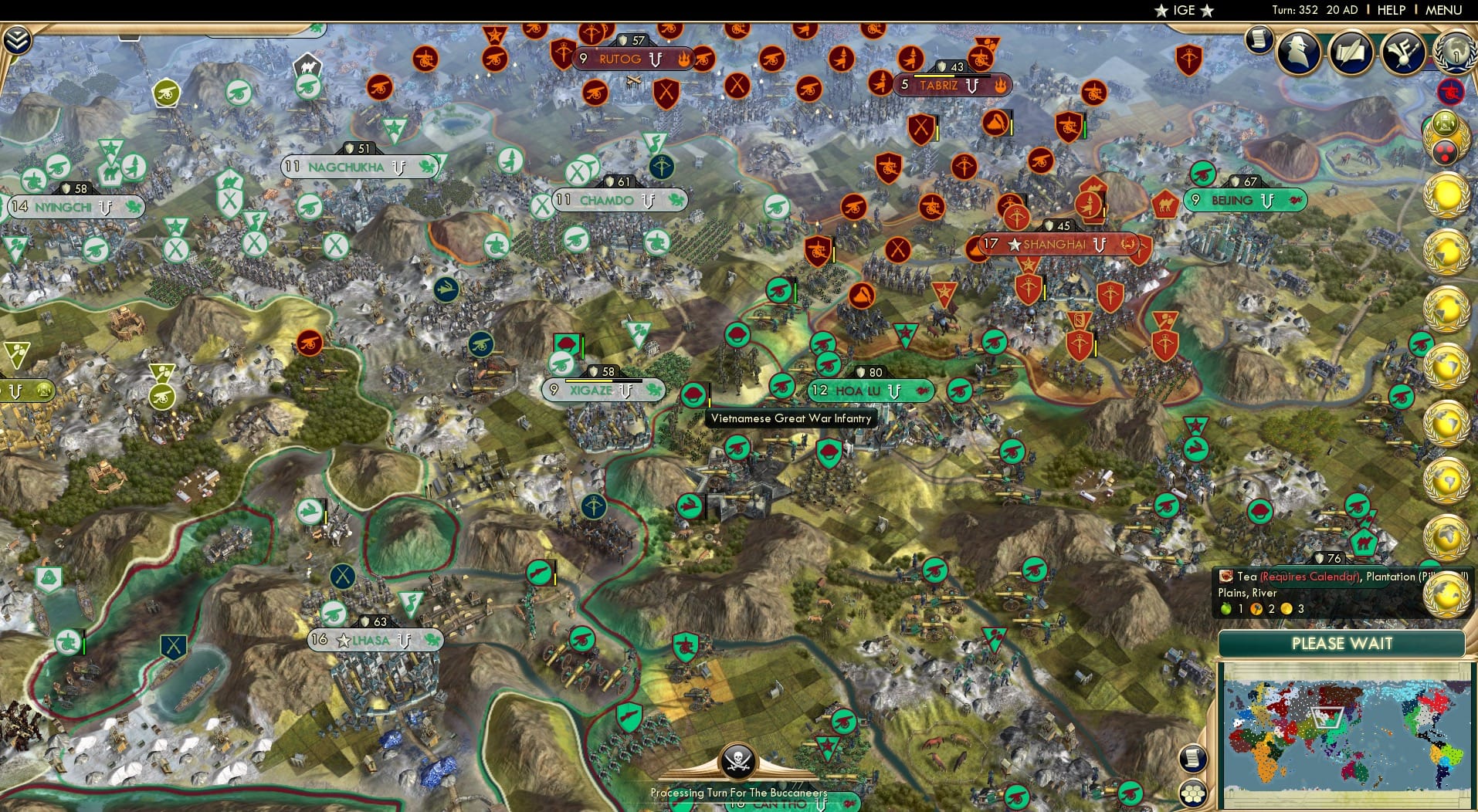1478x812 pixels.
Task: Select the Beijing city banner
Action: pos(1244,200)
